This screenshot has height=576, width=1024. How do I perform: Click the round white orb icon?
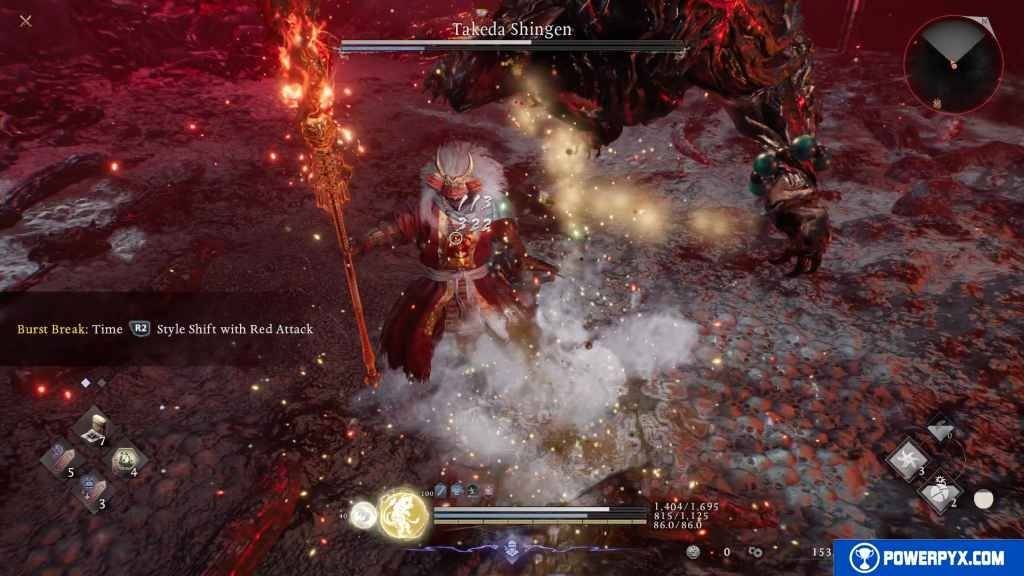coord(983,499)
